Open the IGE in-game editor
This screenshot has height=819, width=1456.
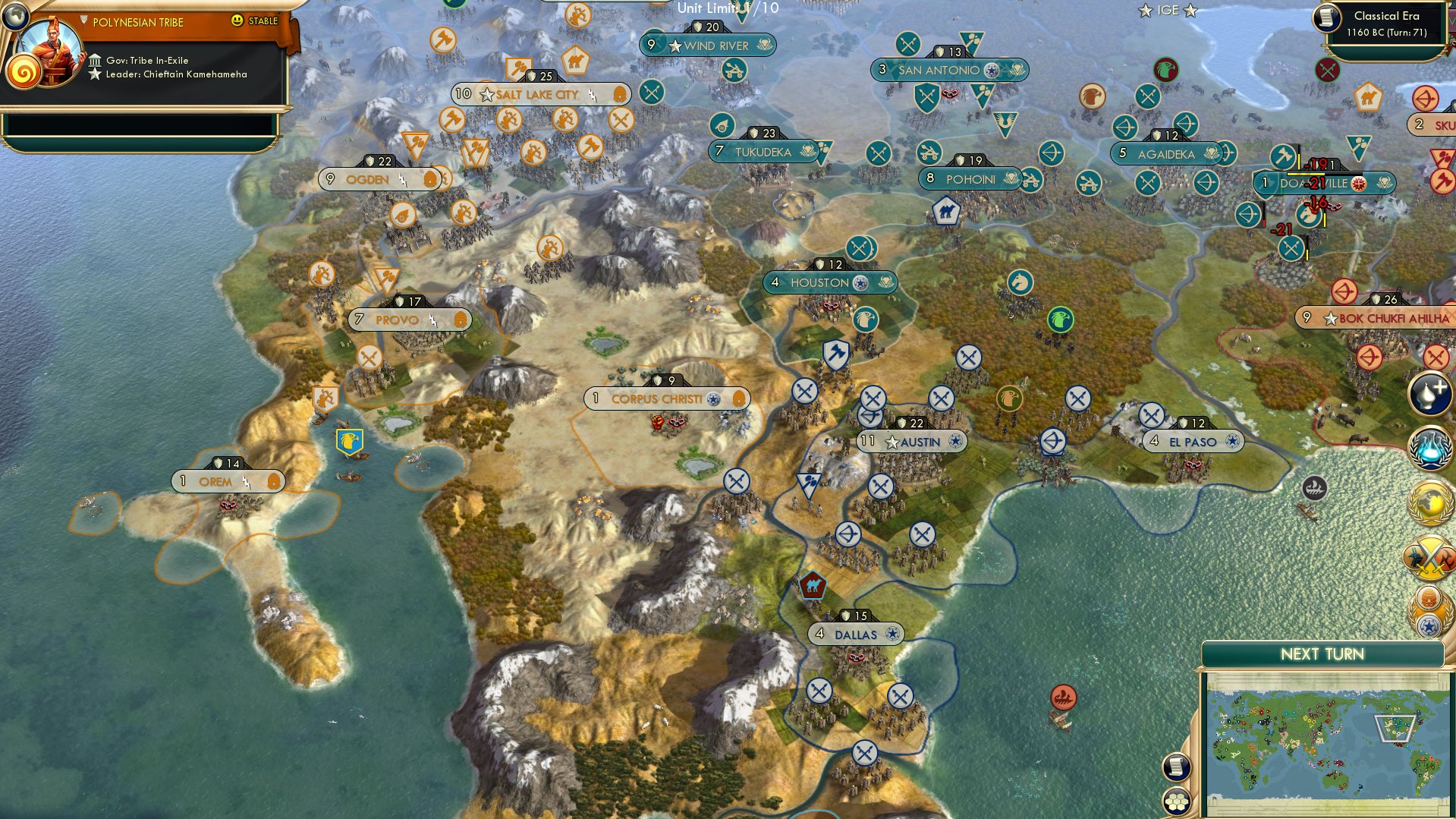(1168, 10)
